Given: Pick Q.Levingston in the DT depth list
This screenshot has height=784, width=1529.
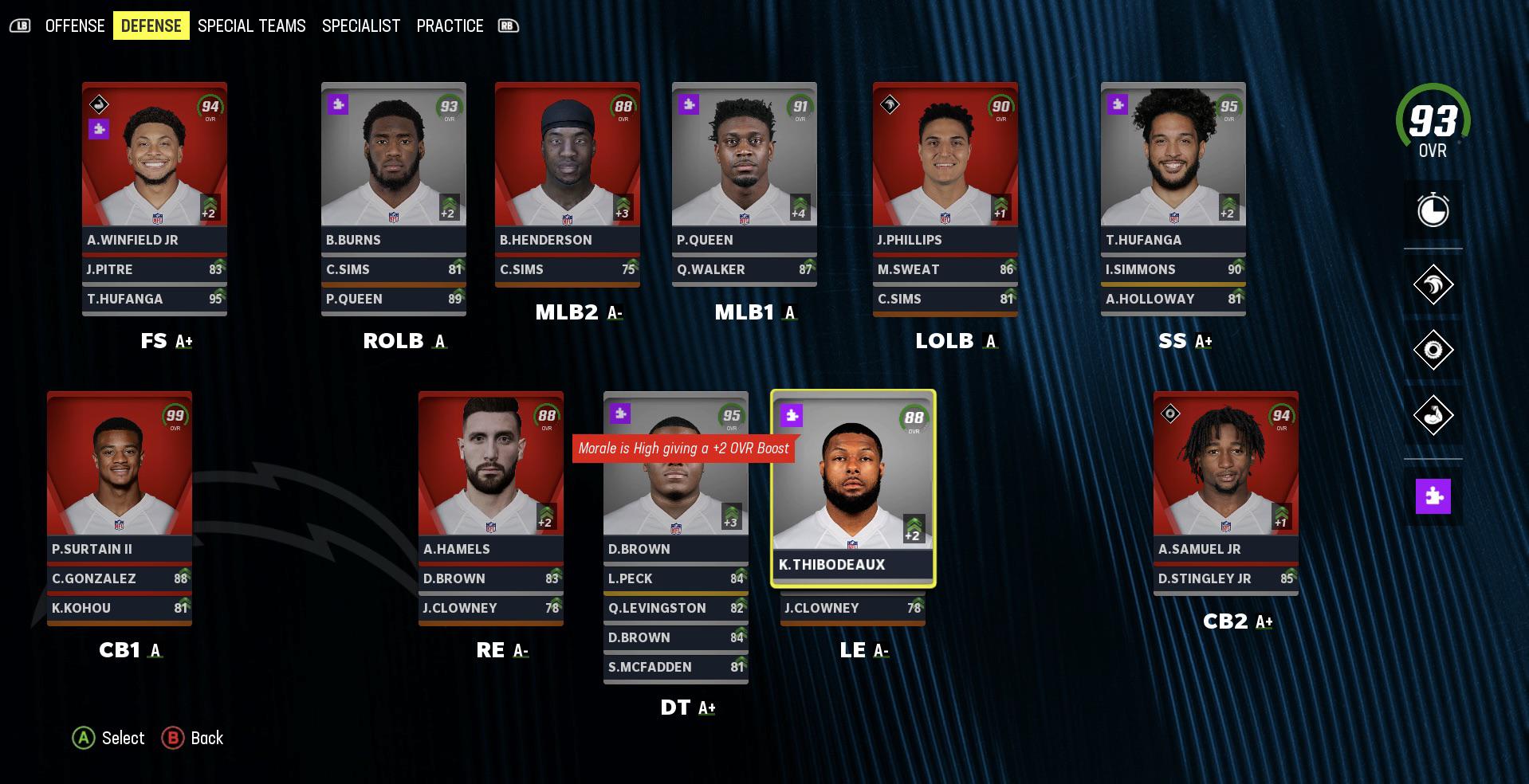Looking at the screenshot, I should 676,608.
